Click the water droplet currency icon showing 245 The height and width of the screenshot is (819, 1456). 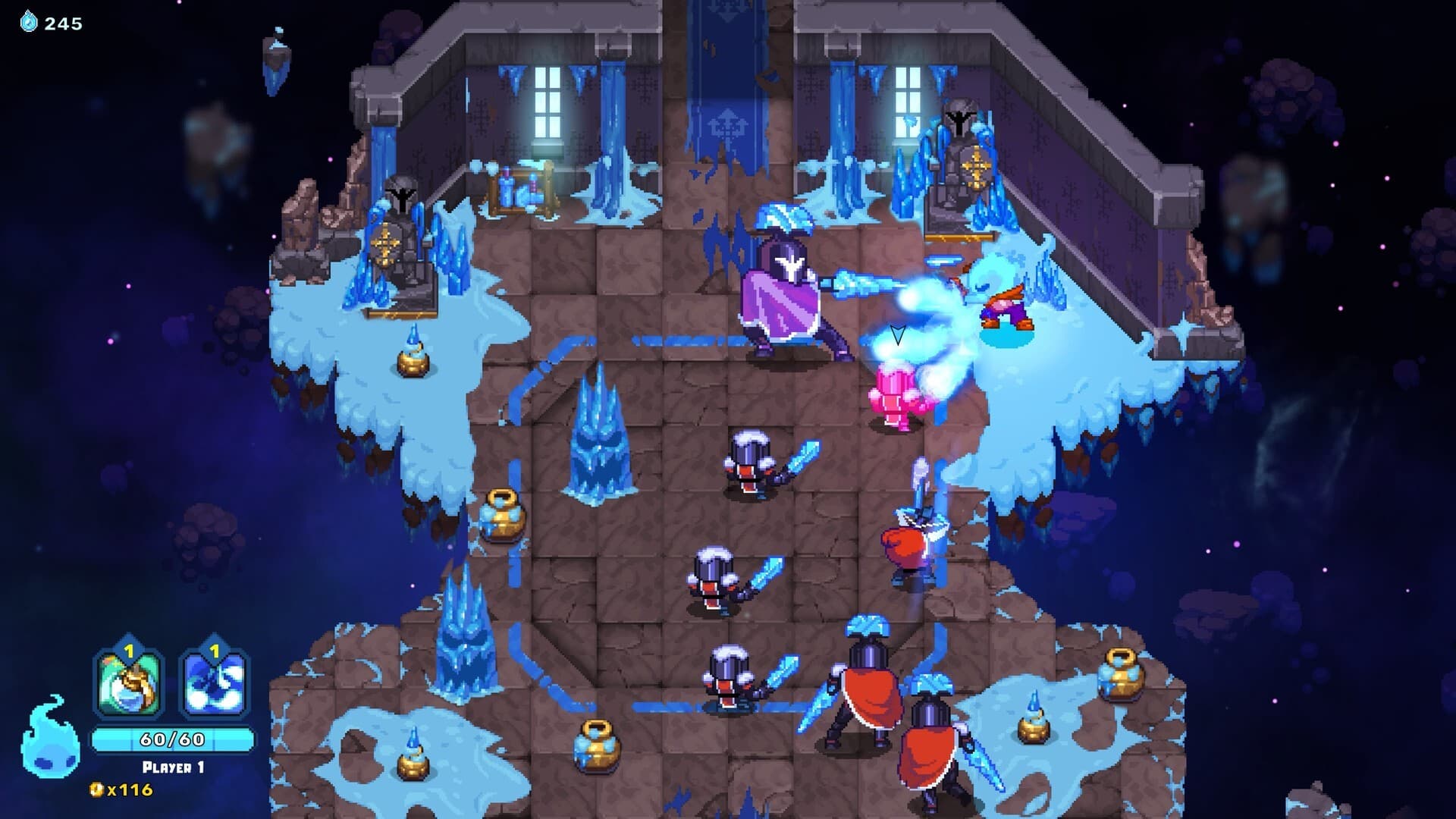(28, 20)
